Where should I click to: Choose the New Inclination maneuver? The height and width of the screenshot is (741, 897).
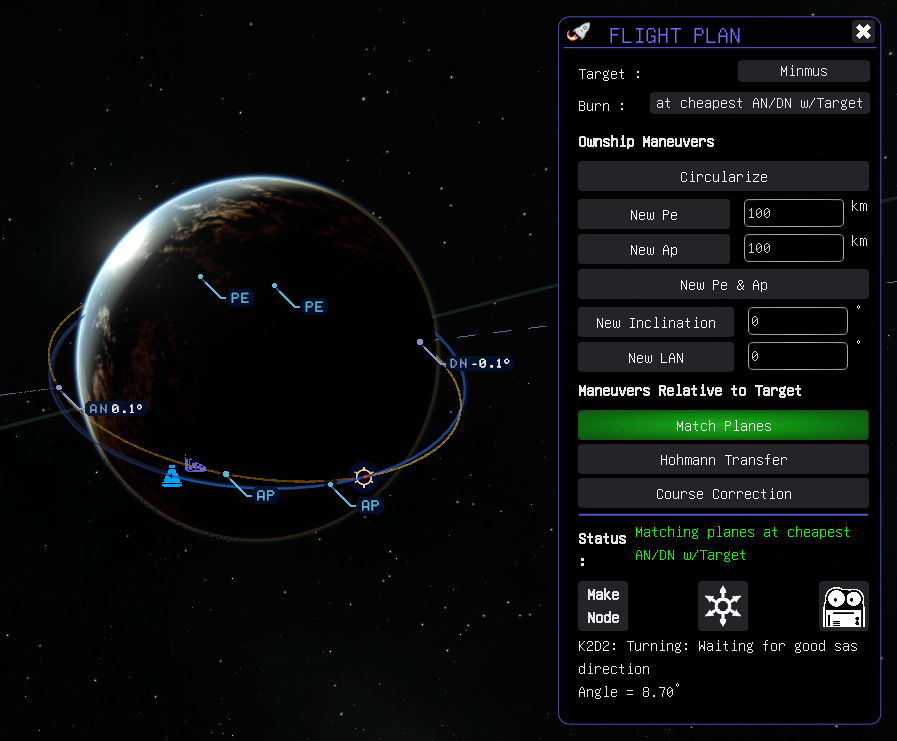pyautogui.click(x=655, y=323)
